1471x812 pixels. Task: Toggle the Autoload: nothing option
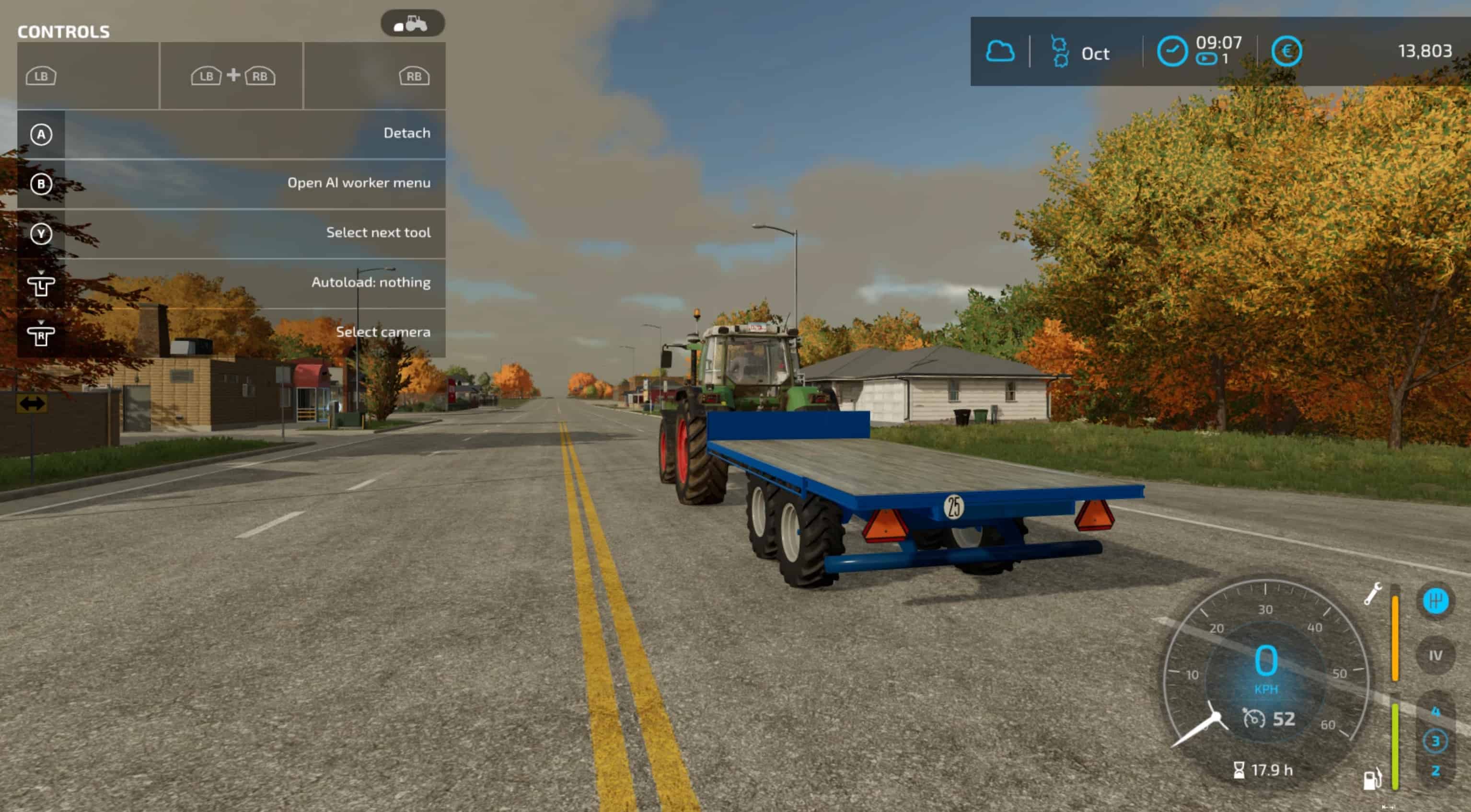coord(232,283)
